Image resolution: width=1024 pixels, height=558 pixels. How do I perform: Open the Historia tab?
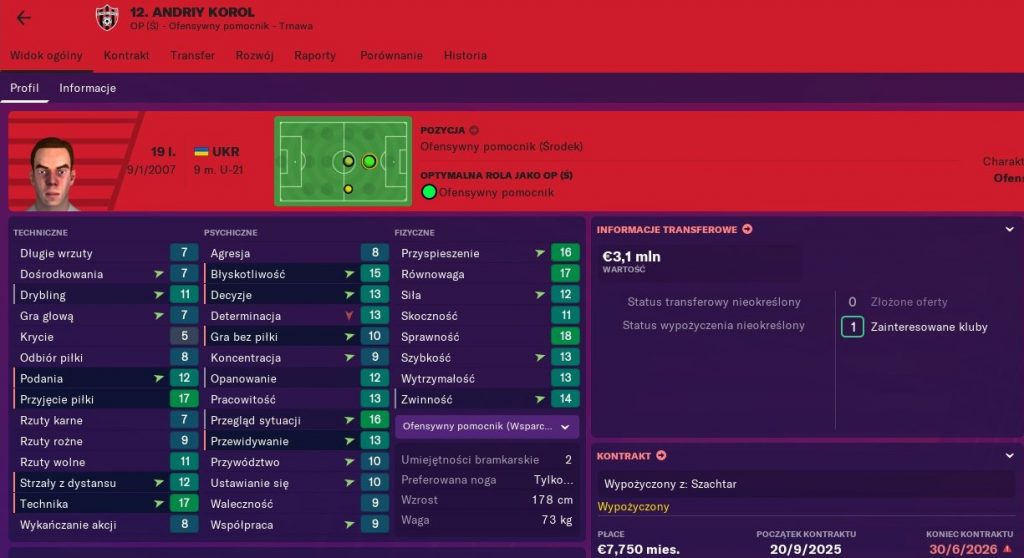[x=465, y=56]
